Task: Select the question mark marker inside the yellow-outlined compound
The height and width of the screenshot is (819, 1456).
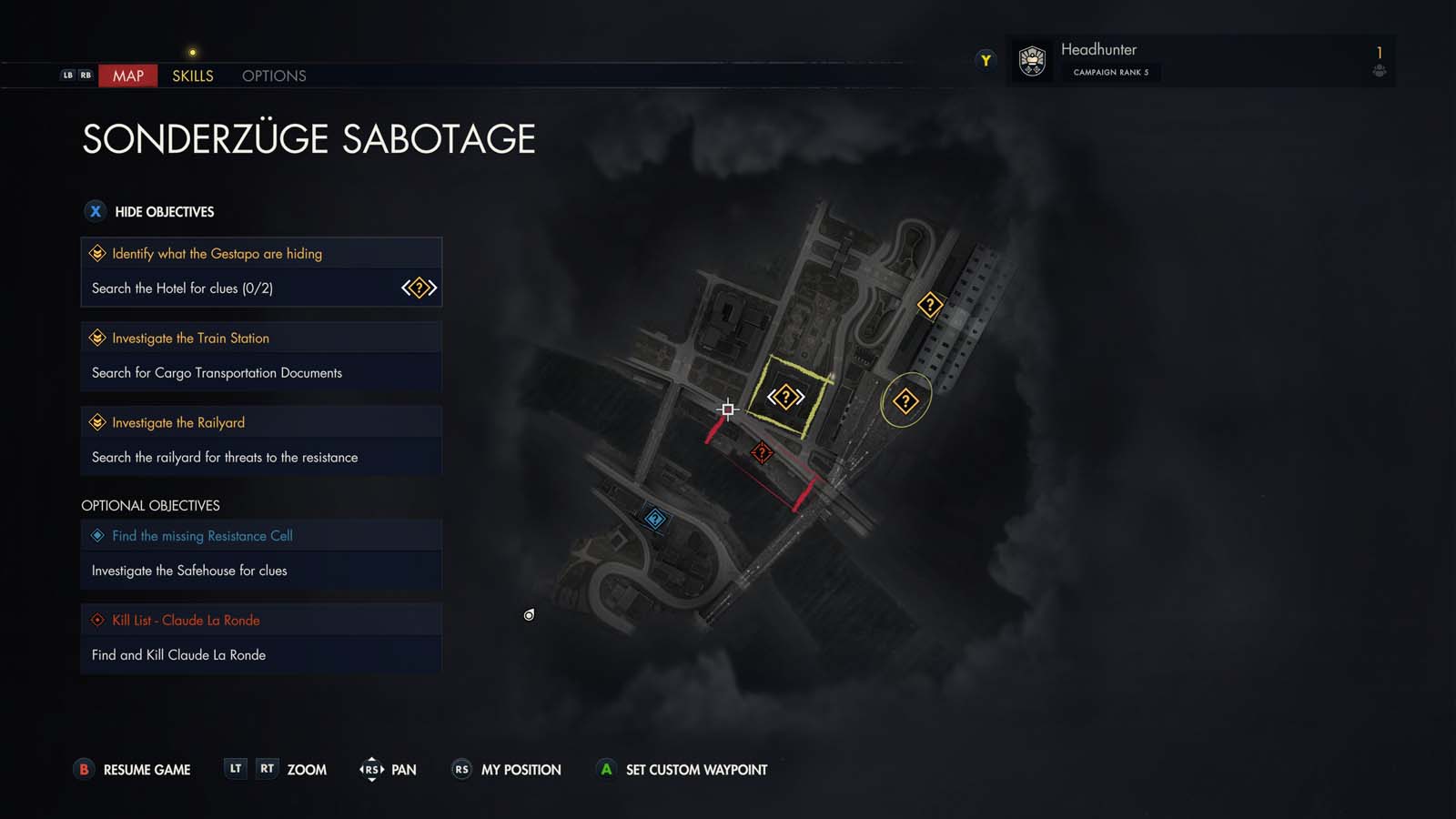Action: click(x=785, y=397)
